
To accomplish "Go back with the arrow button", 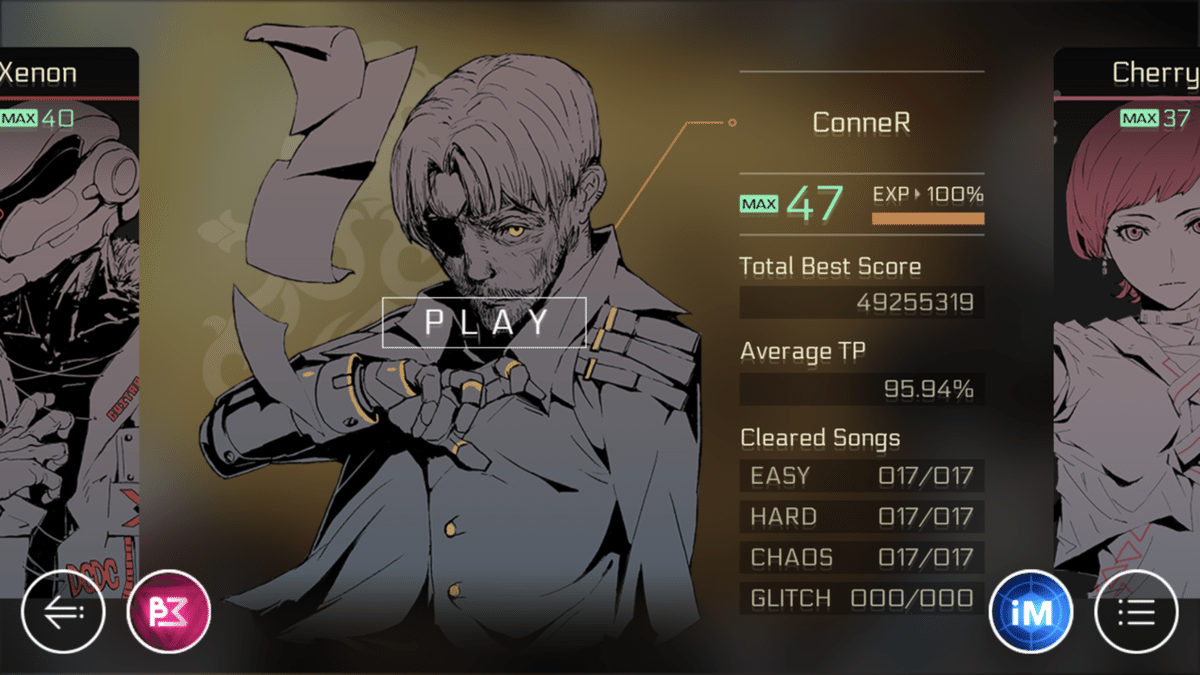I will (x=62, y=611).
